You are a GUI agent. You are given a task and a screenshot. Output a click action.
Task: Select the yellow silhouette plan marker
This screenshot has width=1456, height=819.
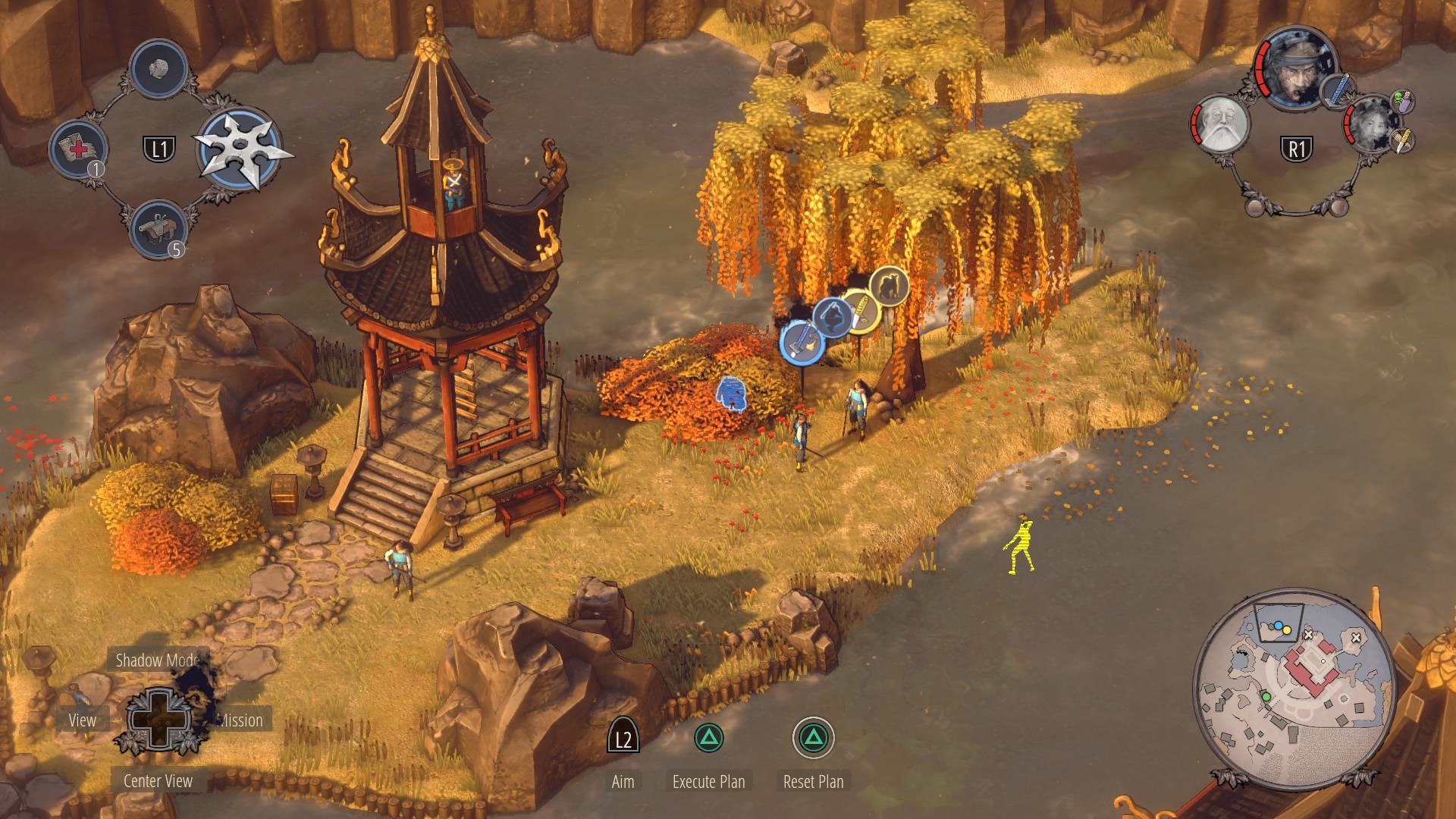889,286
